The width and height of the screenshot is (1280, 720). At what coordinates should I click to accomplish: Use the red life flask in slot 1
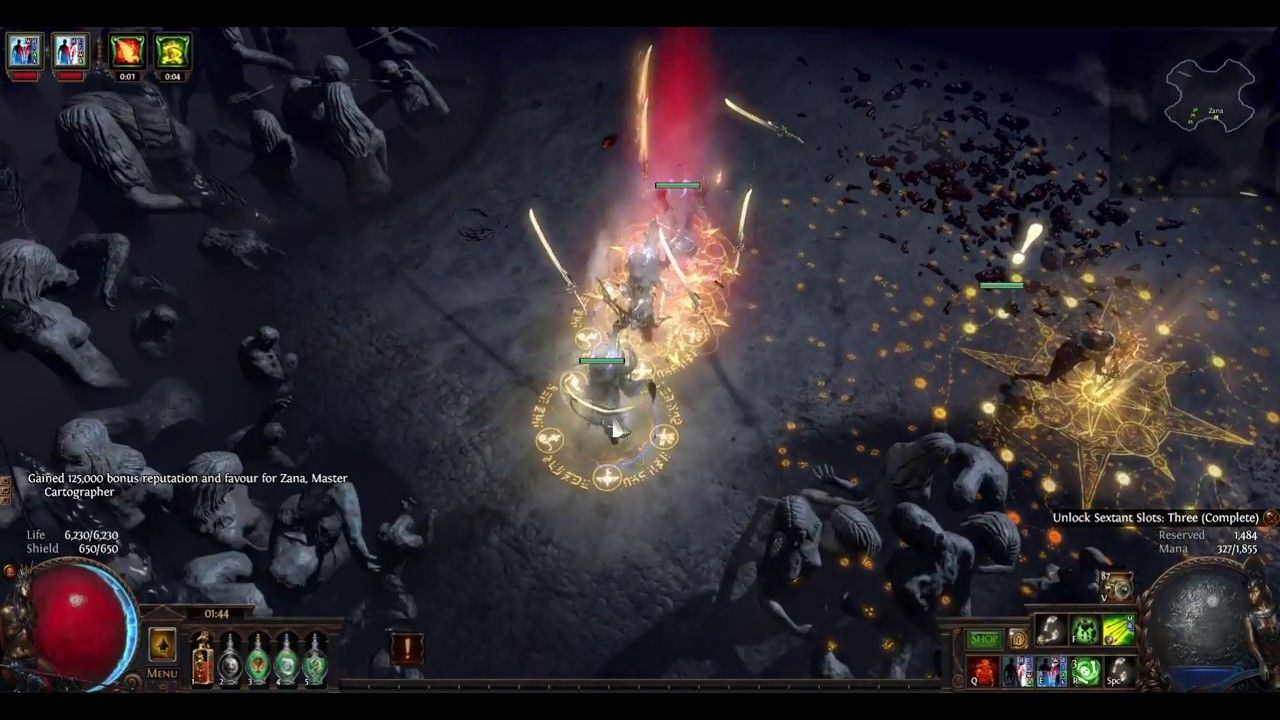coord(202,658)
